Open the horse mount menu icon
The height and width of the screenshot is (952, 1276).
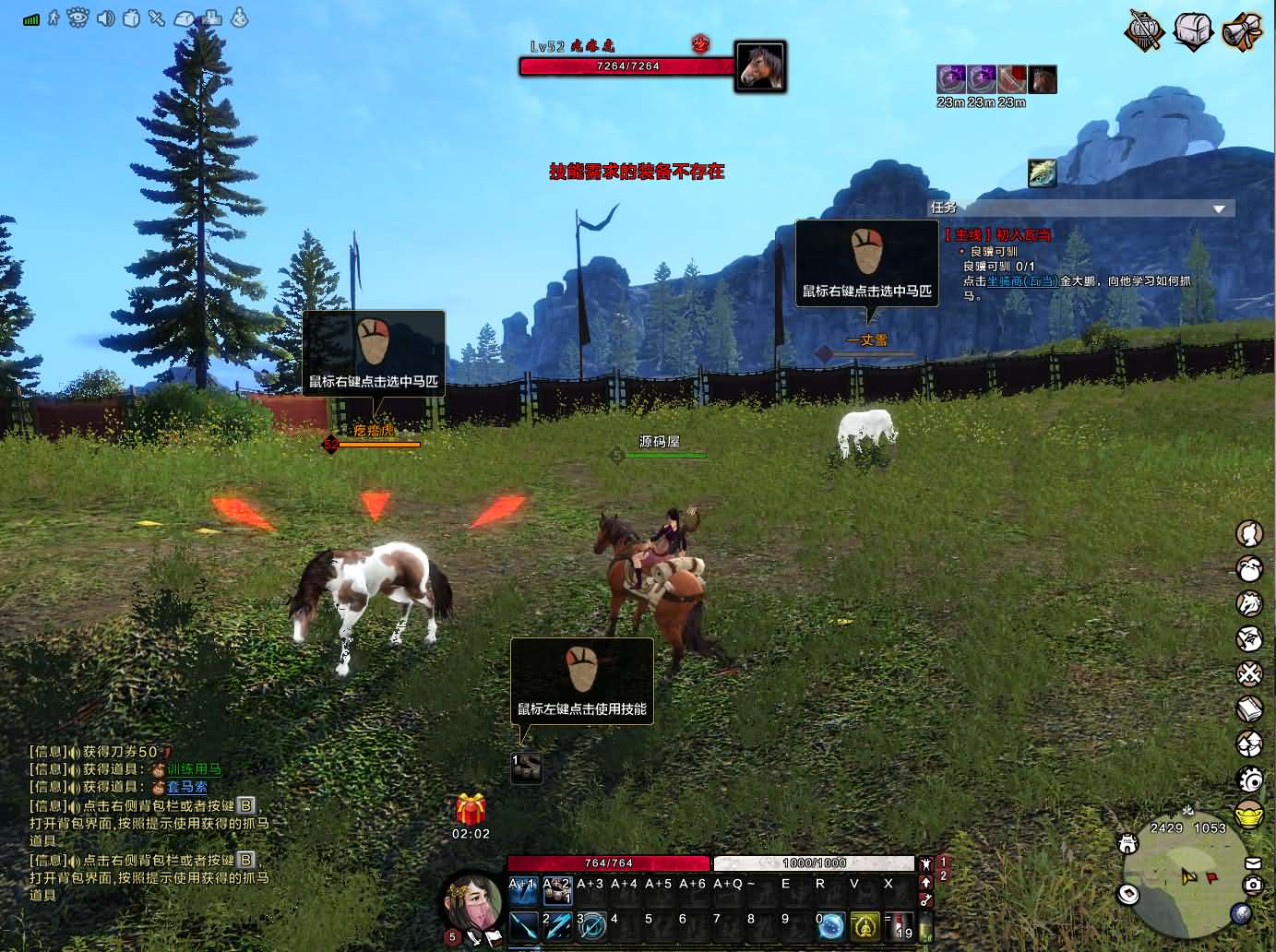pyautogui.click(x=1249, y=603)
